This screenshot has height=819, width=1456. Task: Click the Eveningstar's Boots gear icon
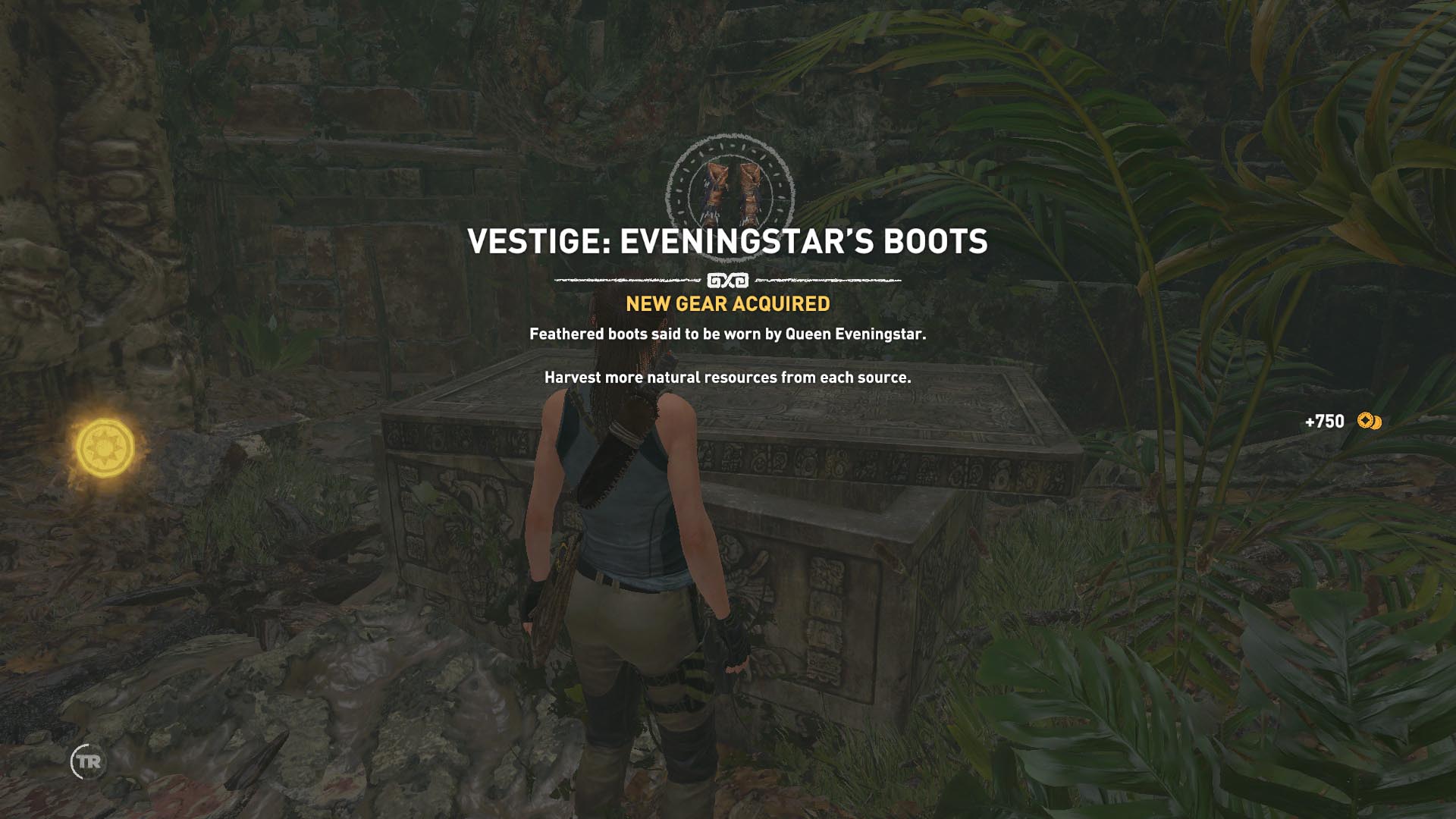tap(730, 193)
